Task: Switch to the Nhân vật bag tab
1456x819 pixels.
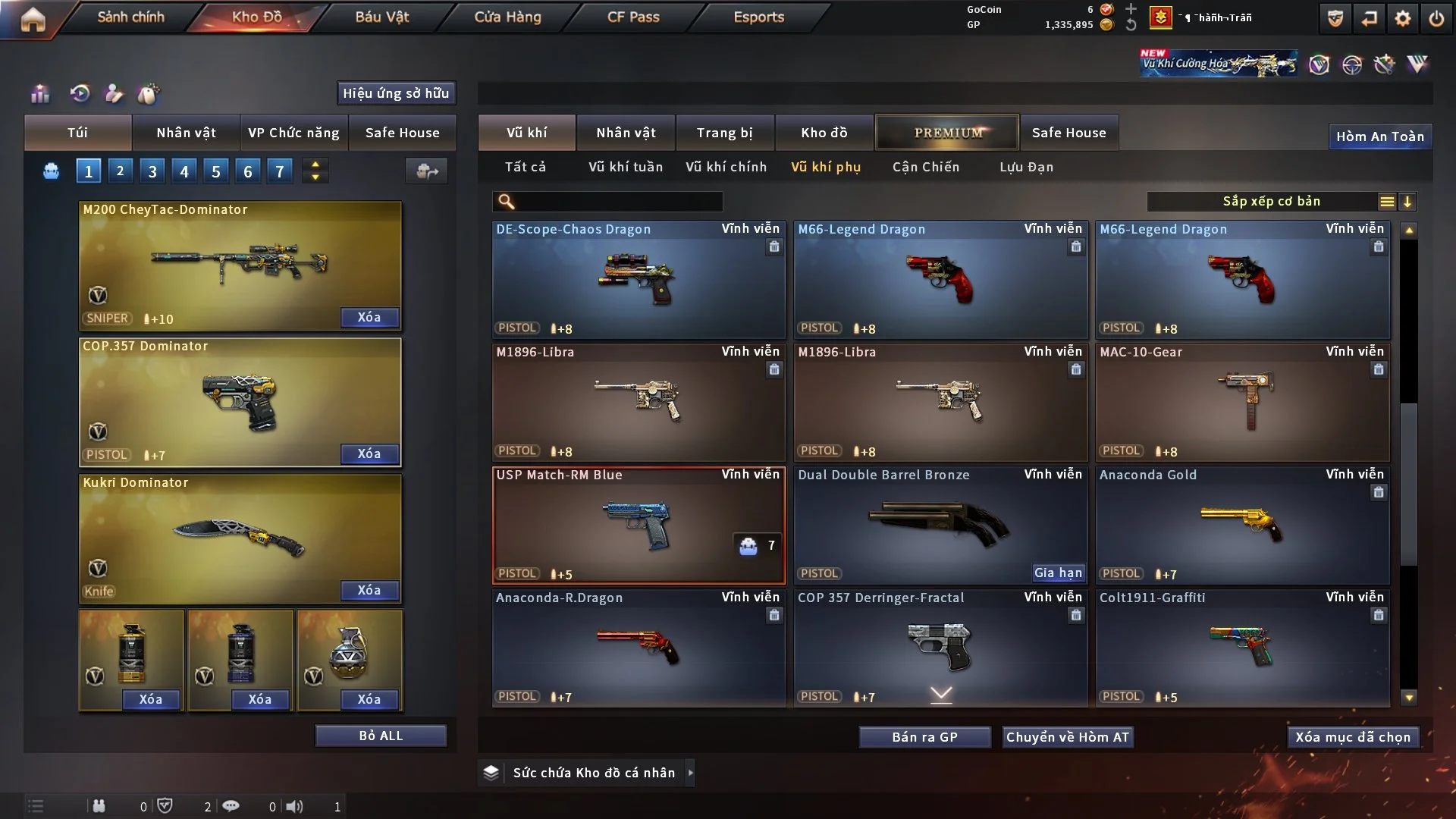Action: pos(186,133)
